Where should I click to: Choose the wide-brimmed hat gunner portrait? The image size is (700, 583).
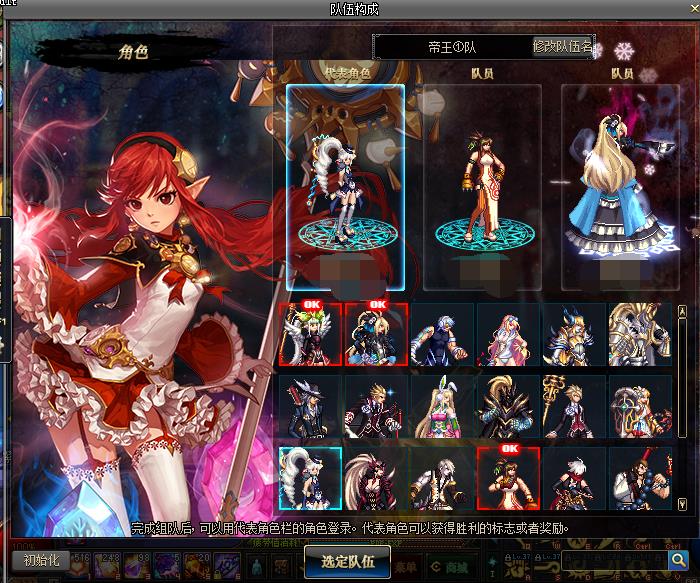tap(310, 407)
